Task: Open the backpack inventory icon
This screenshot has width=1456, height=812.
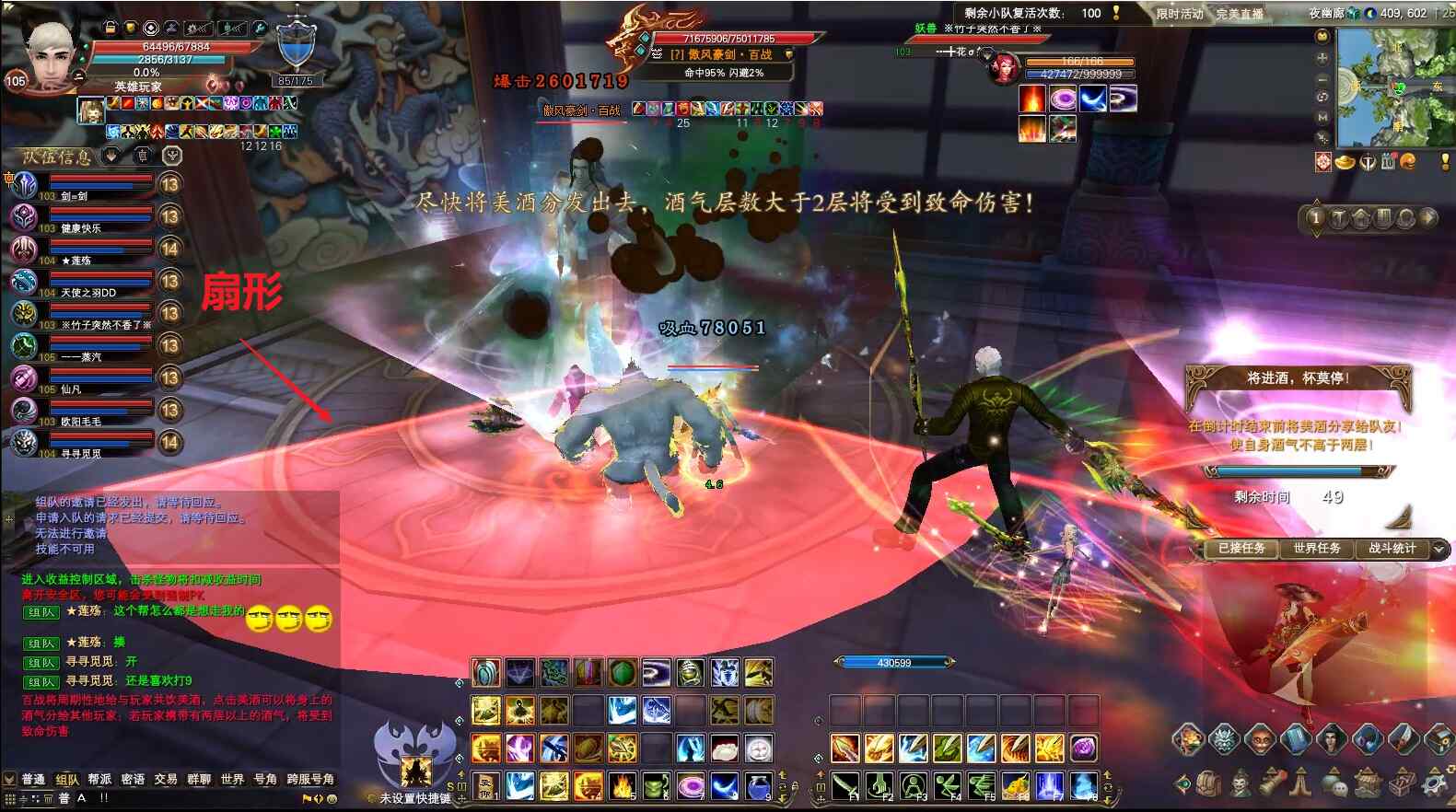Action: tap(1208, 783)
